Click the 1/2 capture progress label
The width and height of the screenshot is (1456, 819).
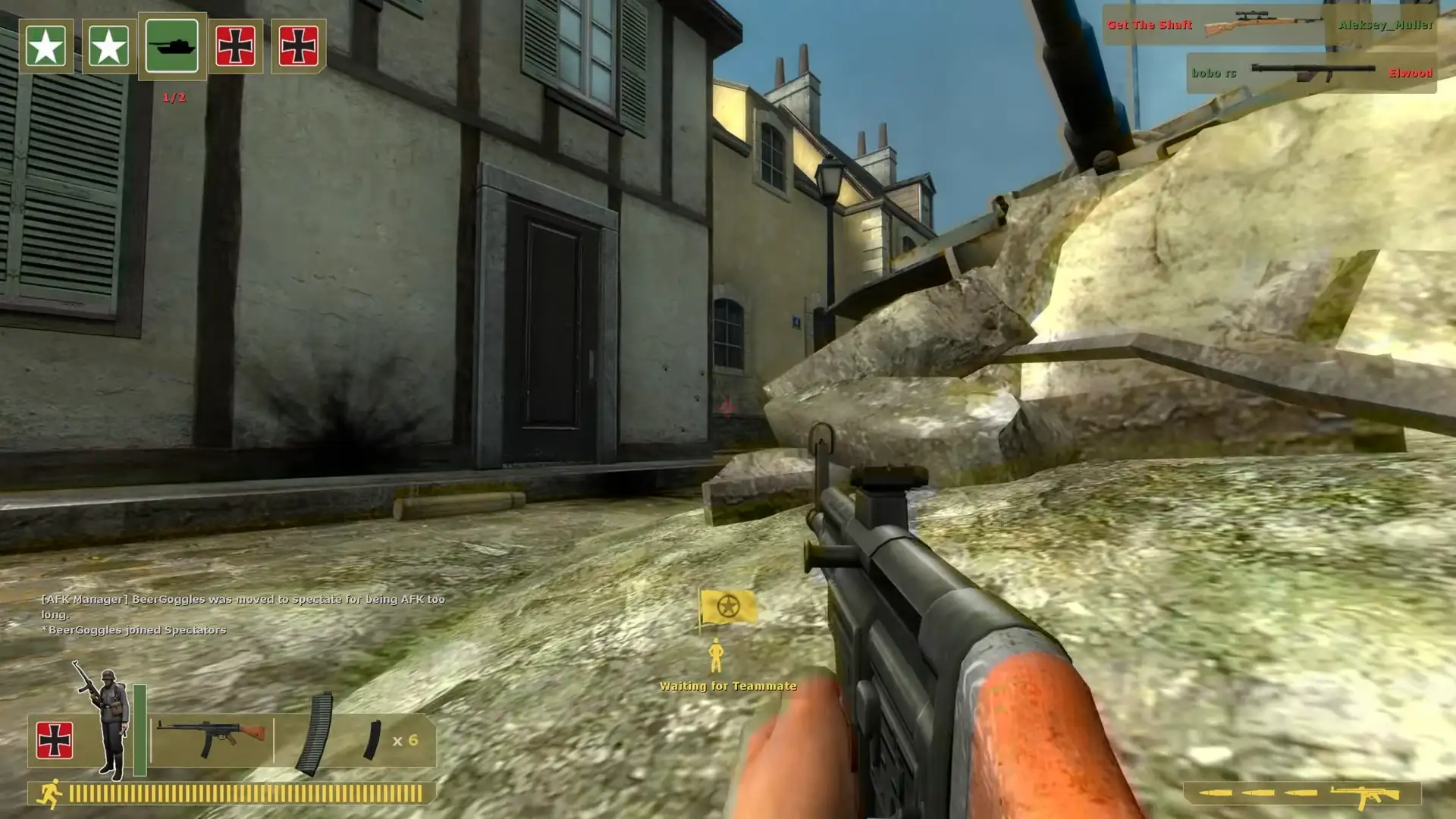[x=173, y=96]
